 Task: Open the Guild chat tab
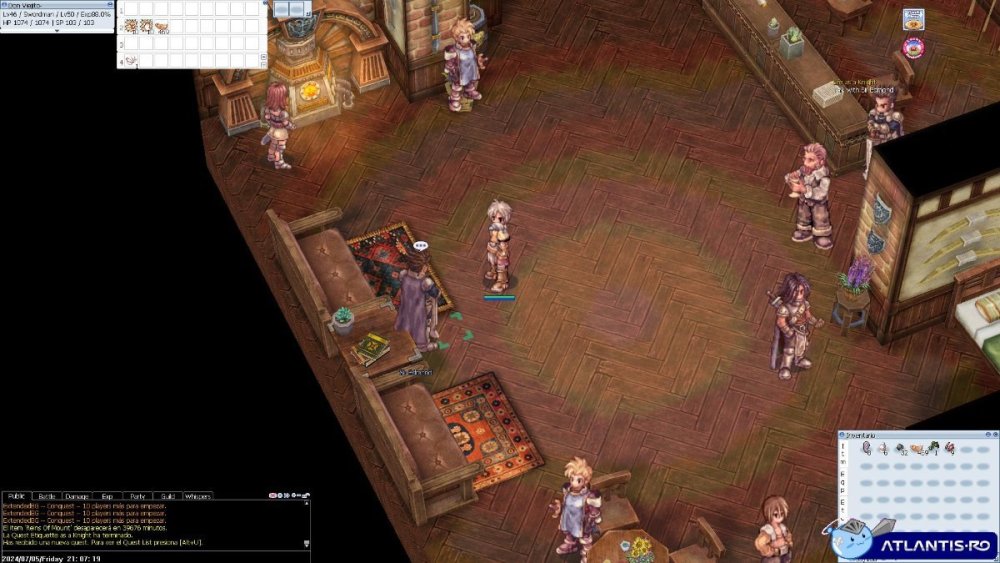pyautogui.click(x=167, y=496)
